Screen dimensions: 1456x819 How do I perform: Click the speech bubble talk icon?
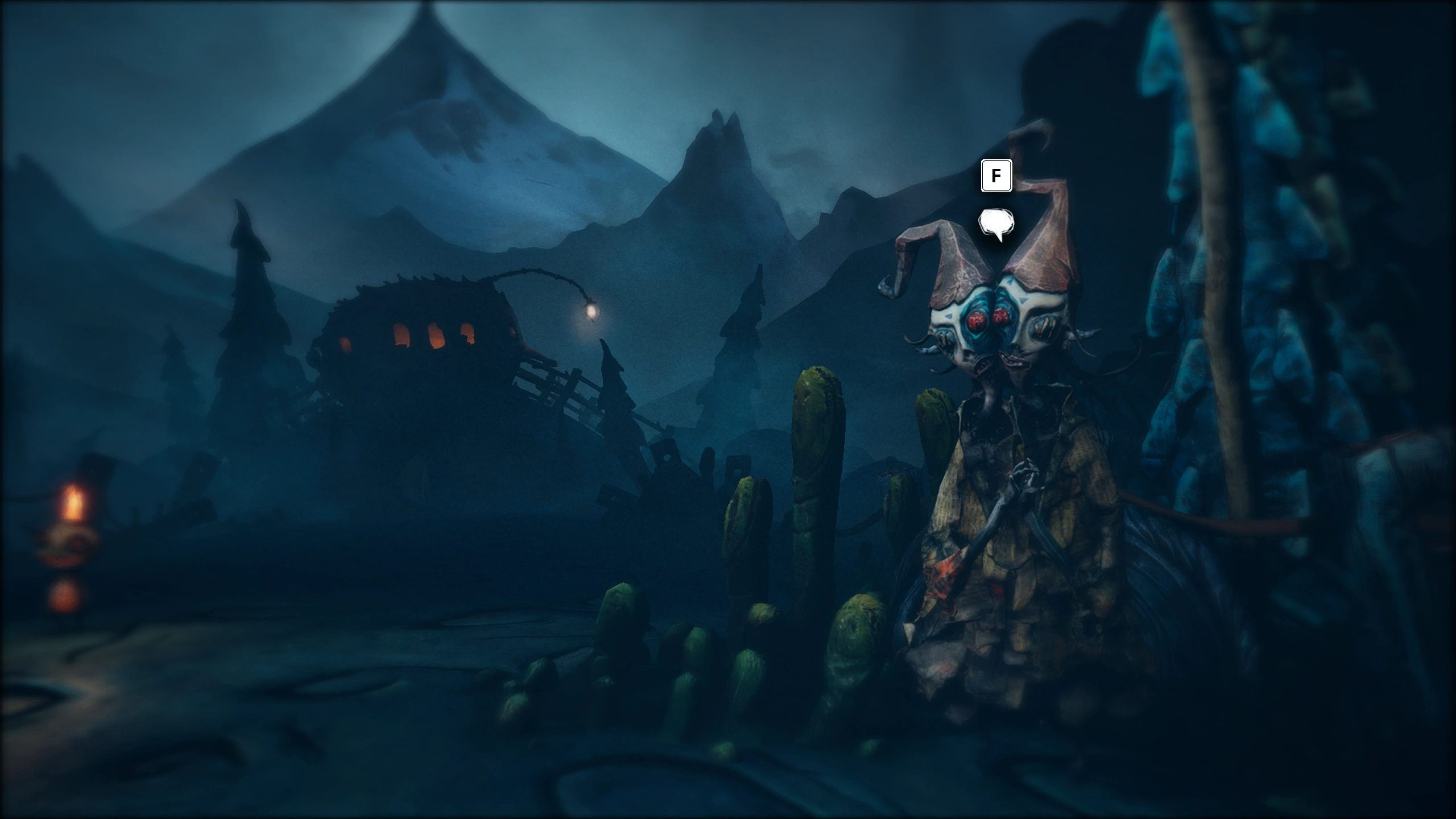996,223
